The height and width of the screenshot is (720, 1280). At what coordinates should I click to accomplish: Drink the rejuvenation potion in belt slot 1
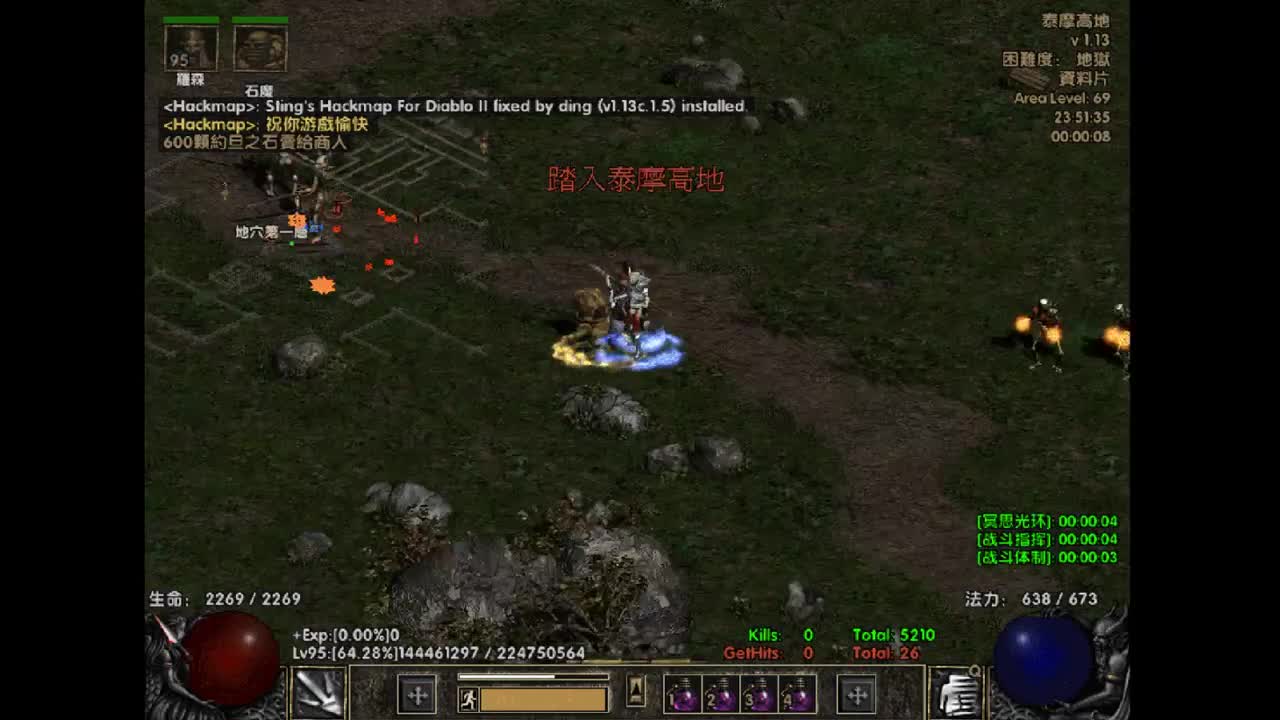684,694
